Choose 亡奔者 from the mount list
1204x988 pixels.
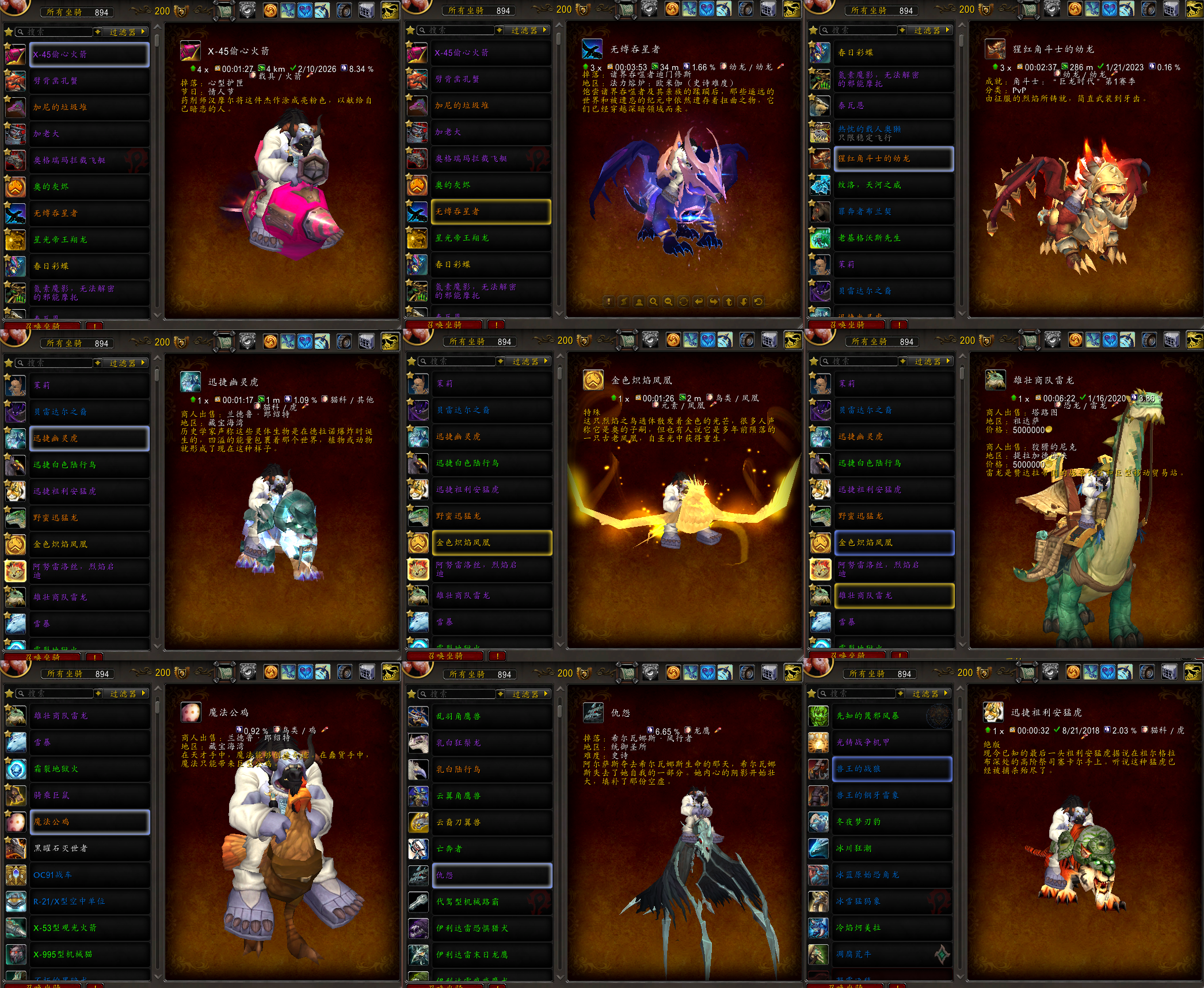pos(491,849)
